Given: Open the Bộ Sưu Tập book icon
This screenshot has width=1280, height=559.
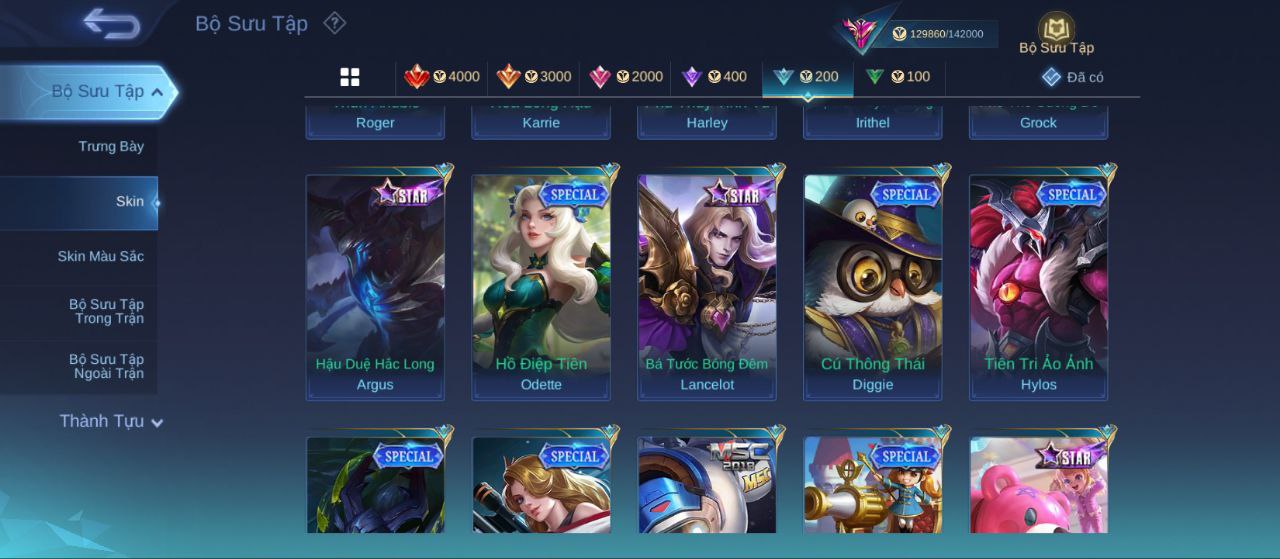Looking at the screenshot, I should pos(1056,32).
